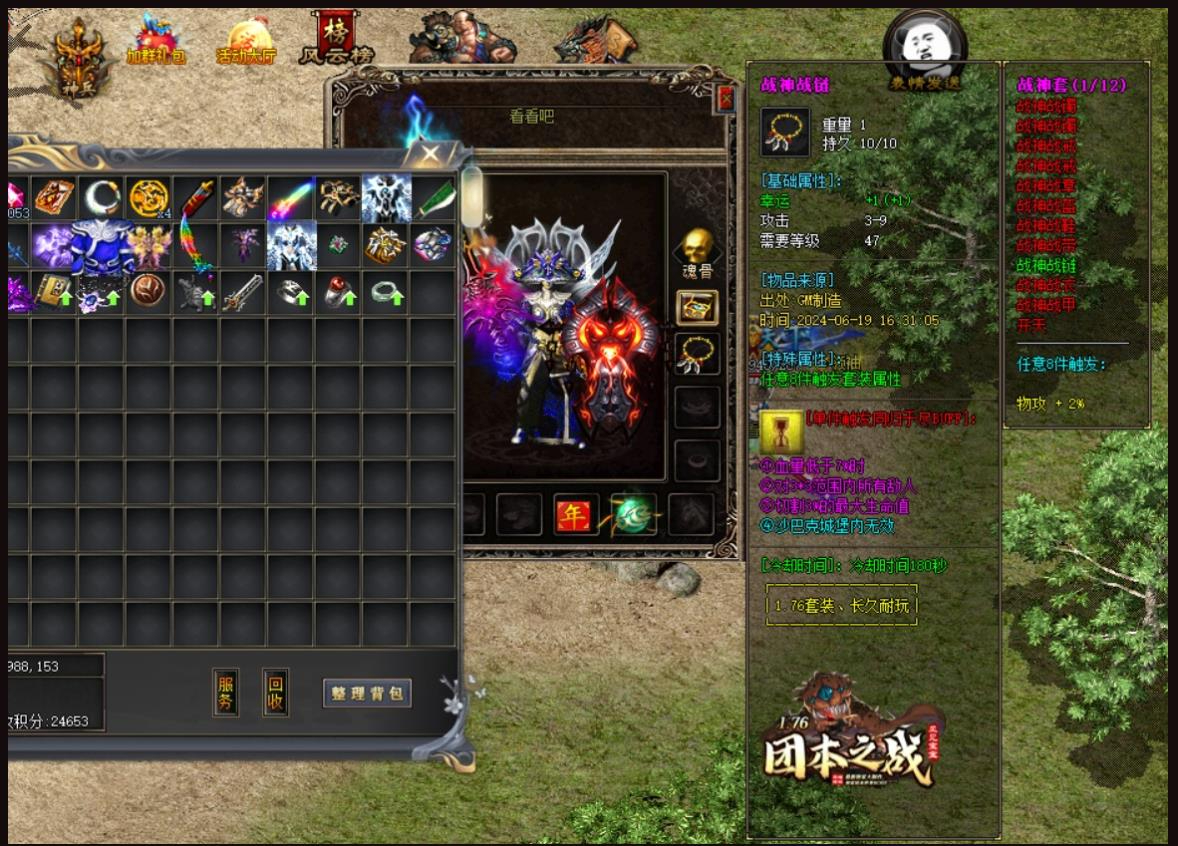
Task: Close the character equipment panel
Action: (x=726, y=98)
